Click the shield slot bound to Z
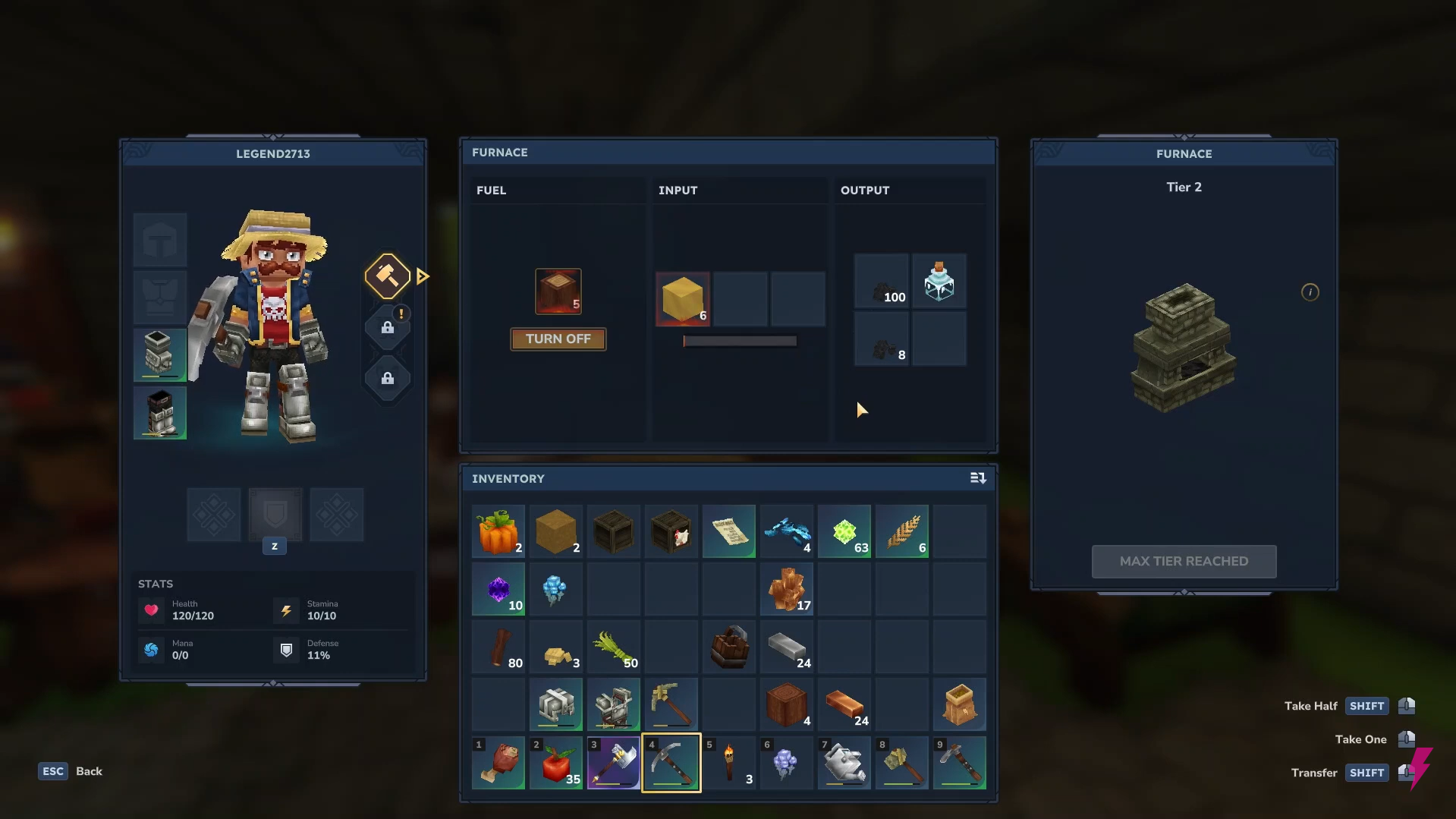Screen dimensions: 1456x819 [x=275, y=515]
